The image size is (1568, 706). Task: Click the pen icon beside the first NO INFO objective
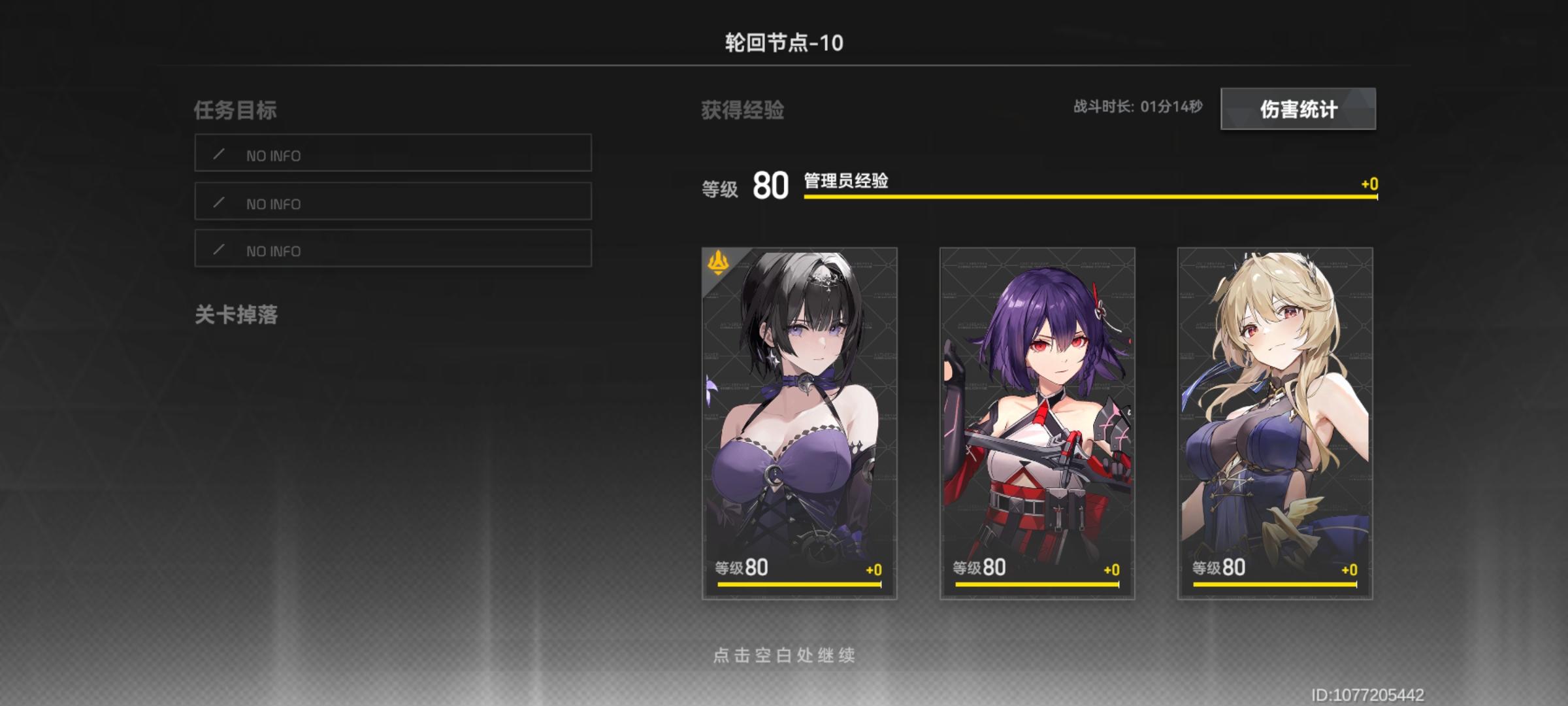click(x=220, y=156)
